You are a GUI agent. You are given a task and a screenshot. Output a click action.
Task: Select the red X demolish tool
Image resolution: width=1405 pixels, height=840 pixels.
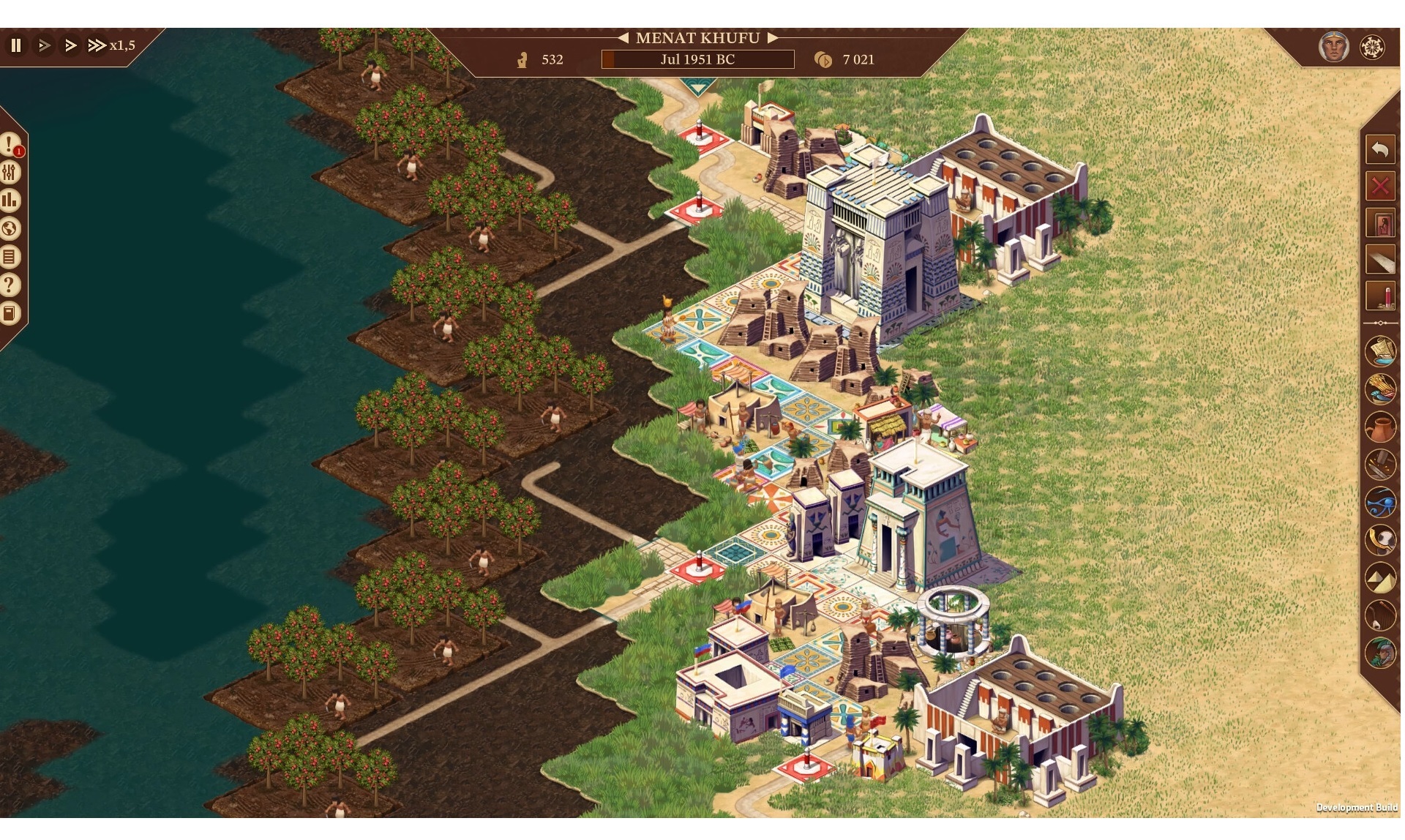(1380, 187)
